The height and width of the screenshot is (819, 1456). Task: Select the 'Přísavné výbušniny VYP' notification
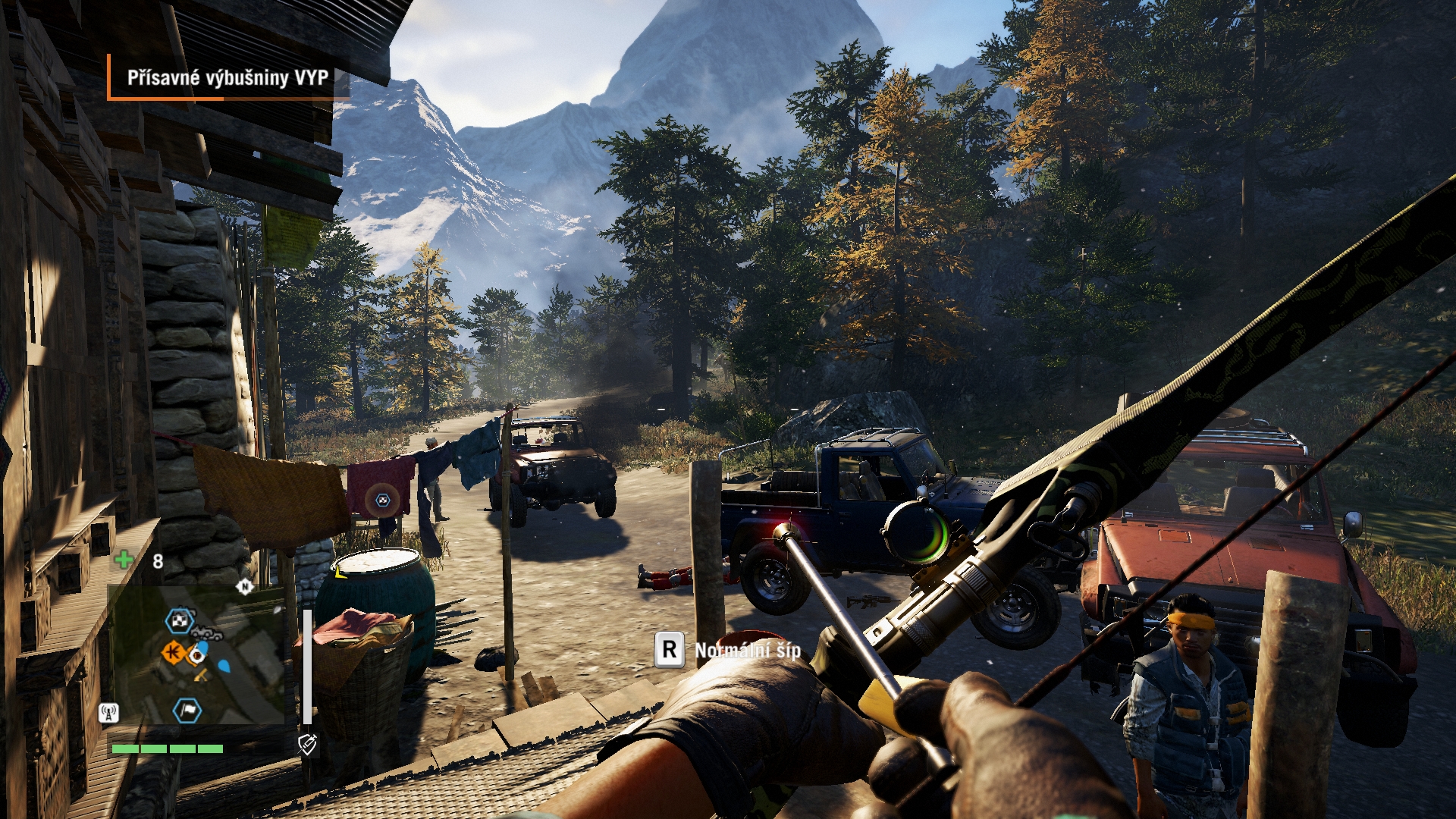227,77
